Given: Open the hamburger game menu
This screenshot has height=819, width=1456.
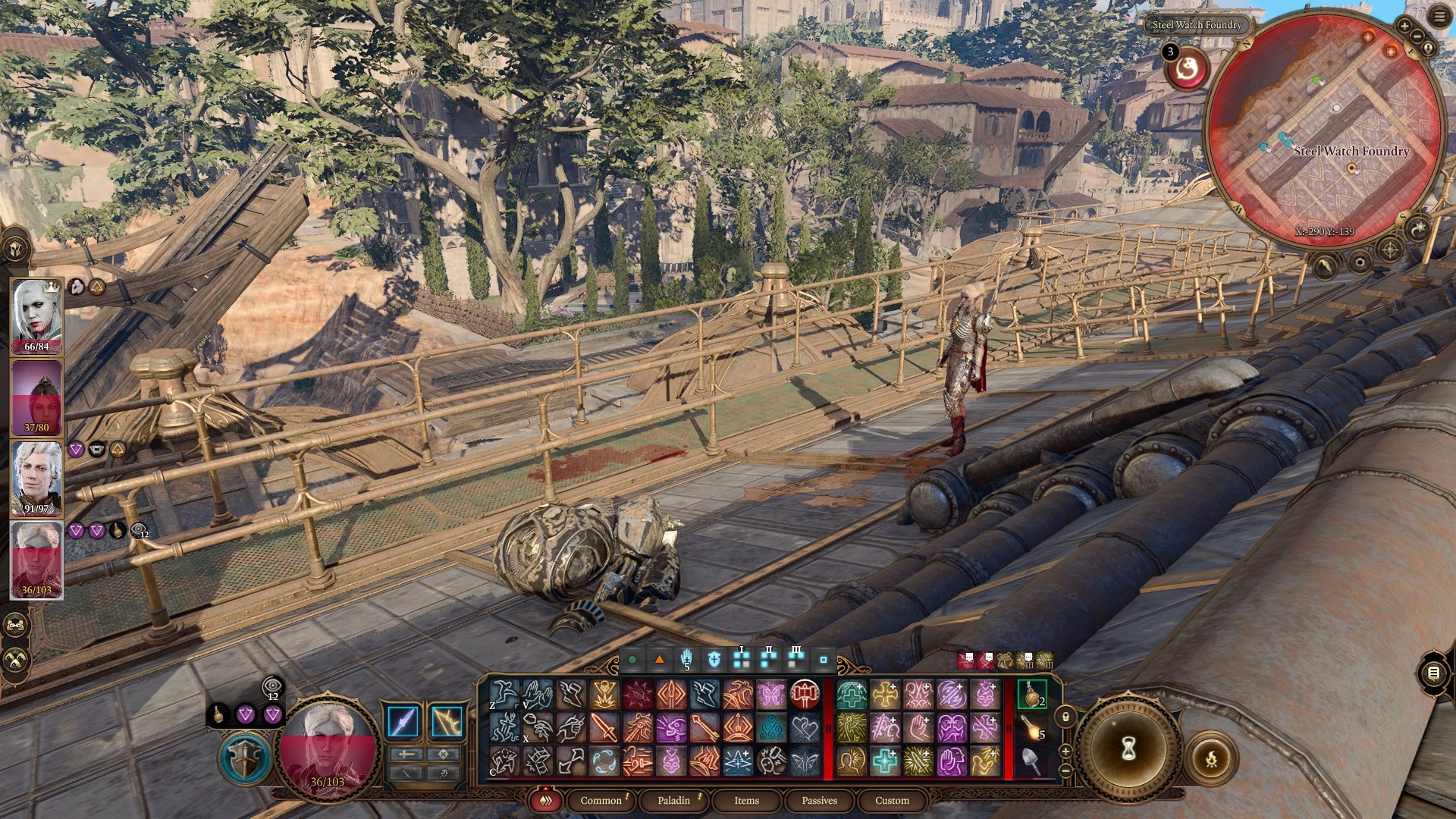Looking at the screenshot, I should [1440, 17].
